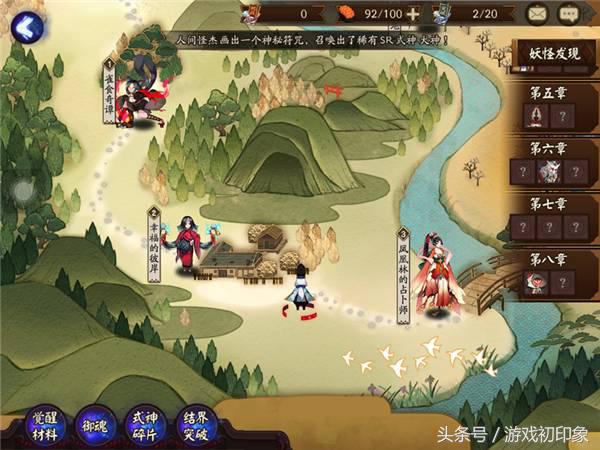The width and height of the screenshot is (600, 450).
Task: Open the mail envelope icon
Action: (538, 14)
